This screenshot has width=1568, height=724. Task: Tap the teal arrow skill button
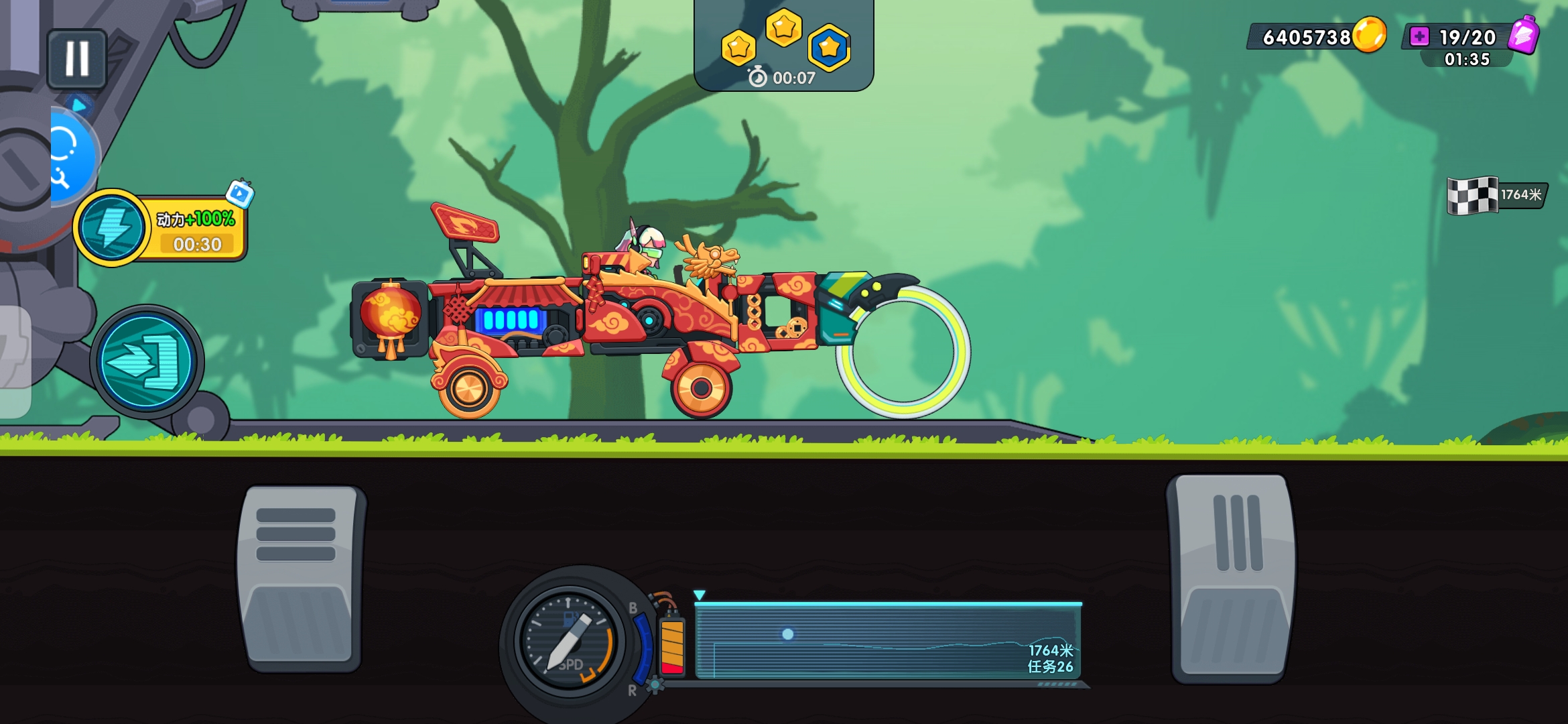147,362
